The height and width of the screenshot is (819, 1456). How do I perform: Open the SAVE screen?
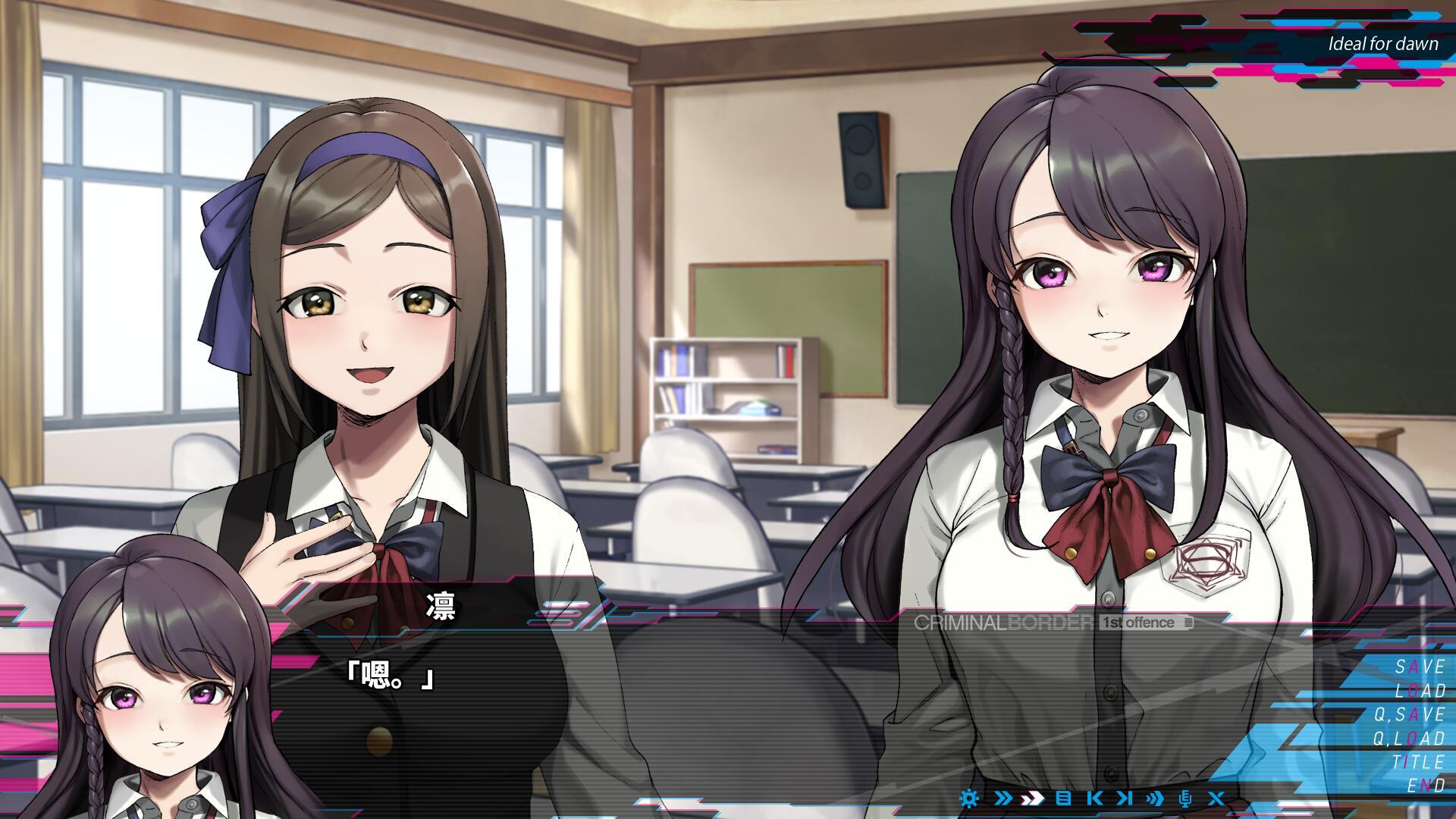point(1419,667)
